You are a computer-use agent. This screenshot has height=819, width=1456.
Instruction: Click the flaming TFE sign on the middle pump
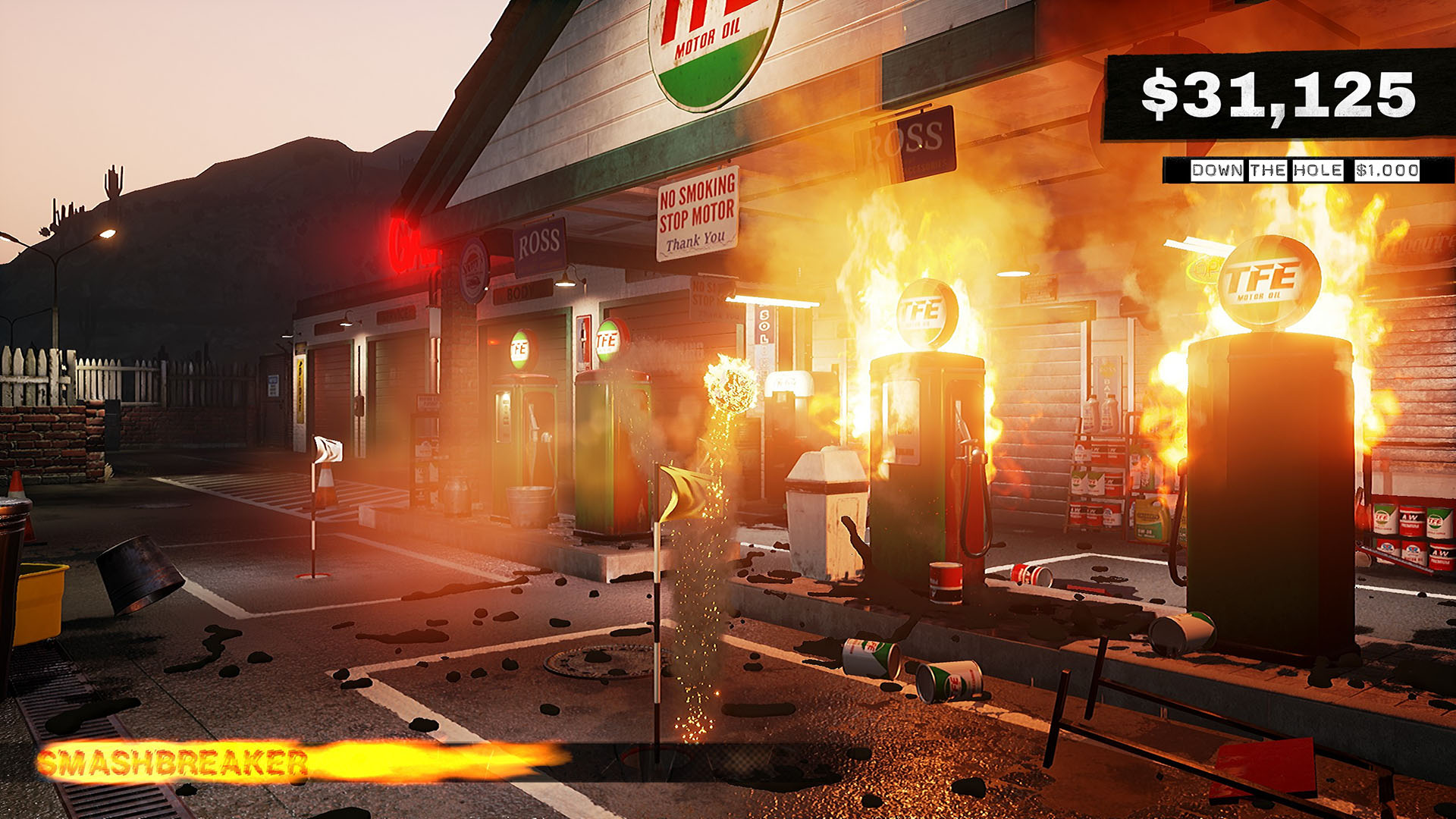pos(927,311)
